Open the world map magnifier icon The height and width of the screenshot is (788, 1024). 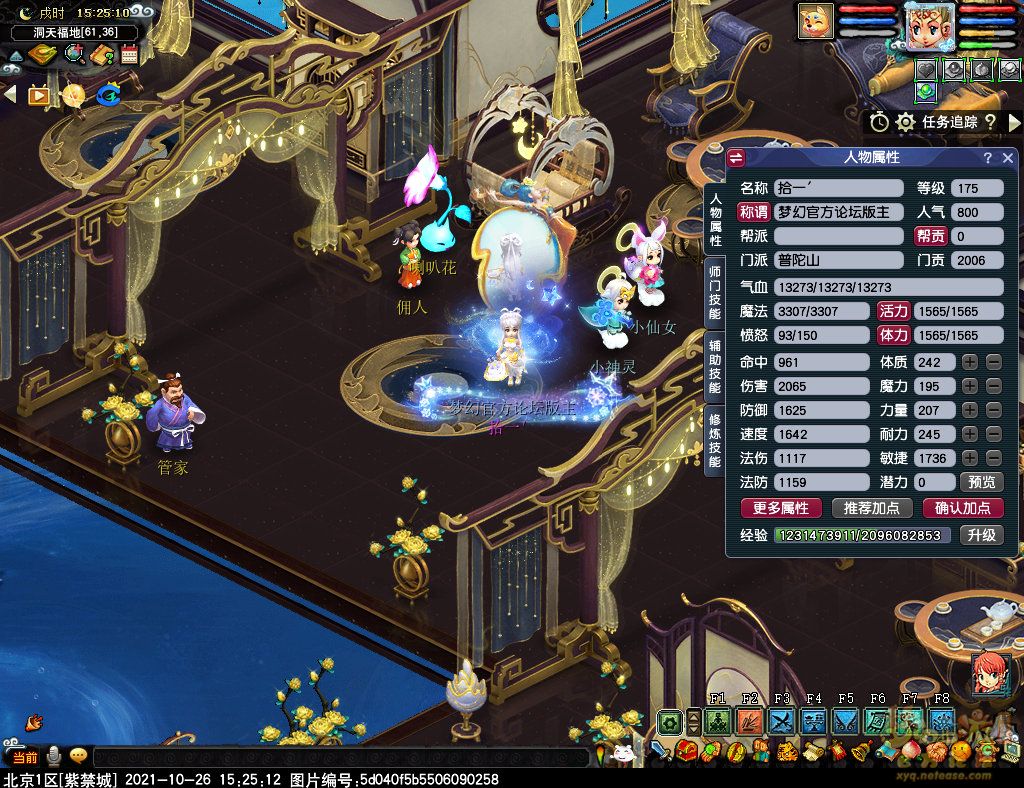[x=75, y=54]
